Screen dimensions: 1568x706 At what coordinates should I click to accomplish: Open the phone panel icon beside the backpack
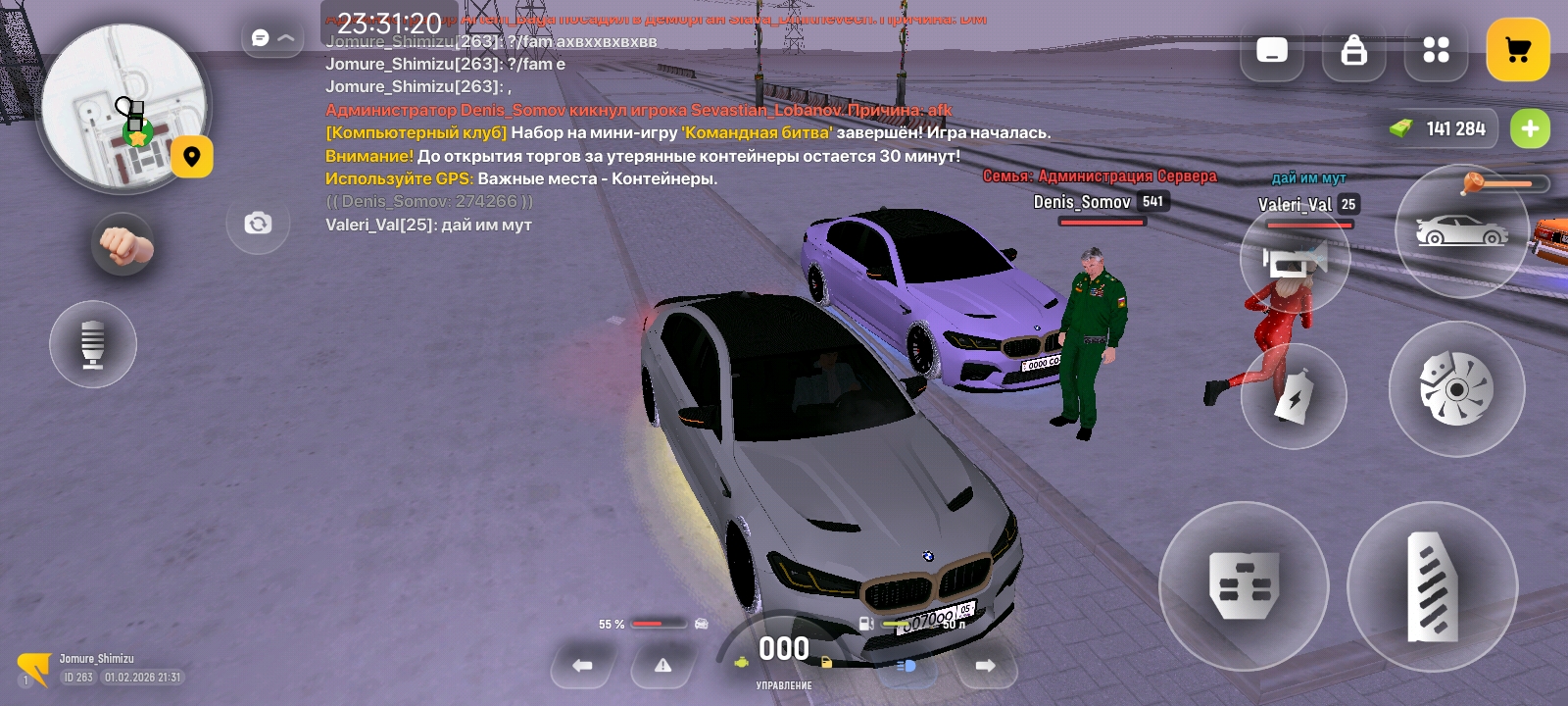[x=1272, y=50]
